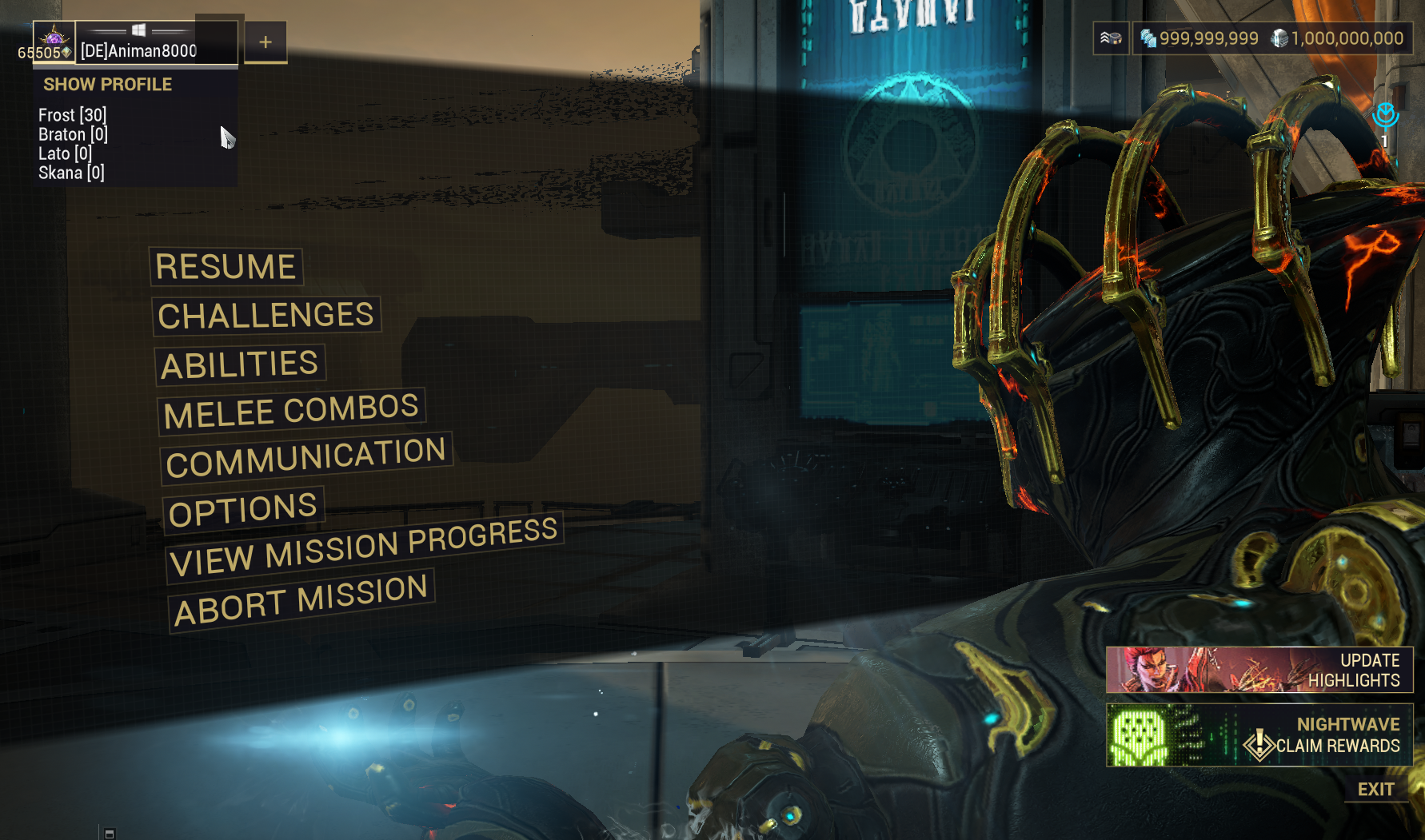
Task: Open the handshake trade icon near credits
Action: tap(1111, 38)
